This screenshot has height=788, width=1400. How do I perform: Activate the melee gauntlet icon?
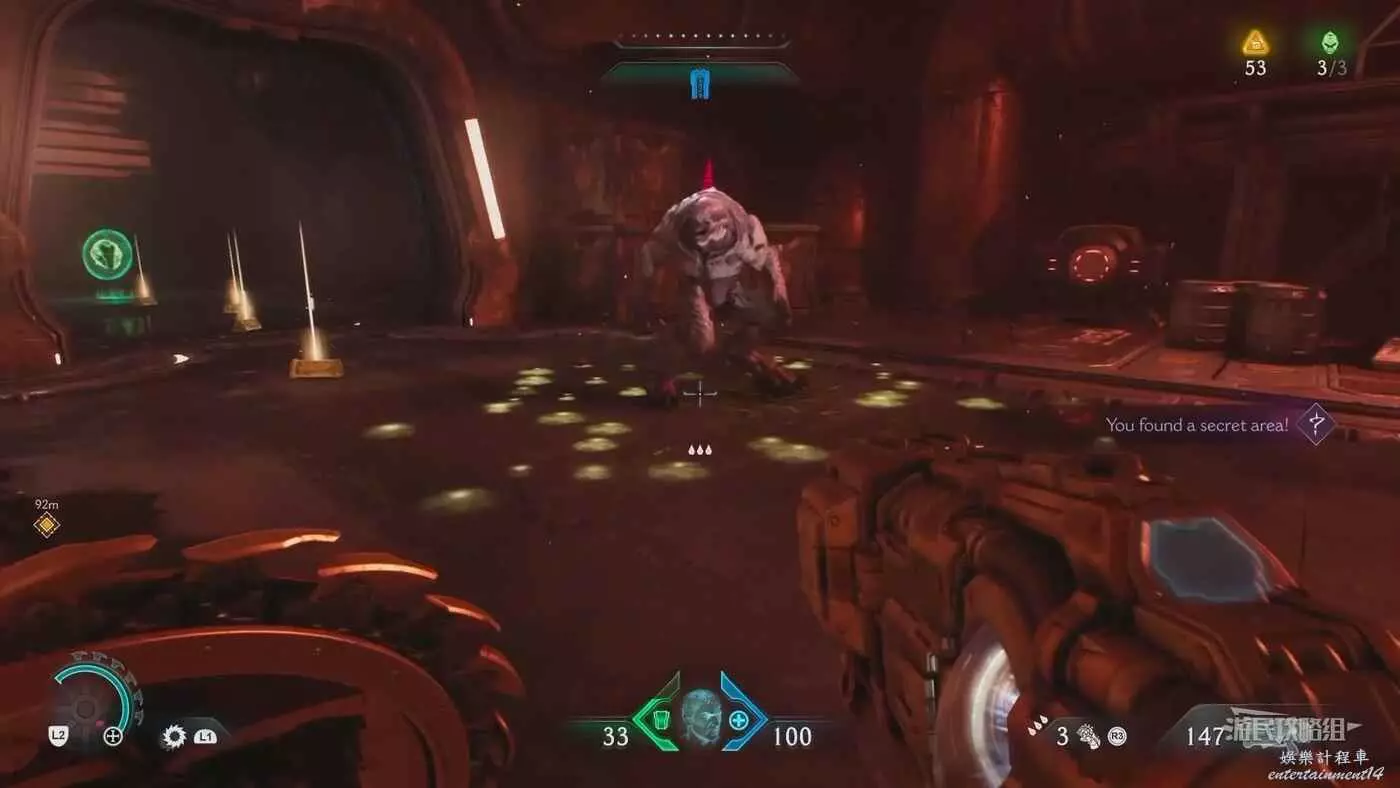pos(1088,738)
